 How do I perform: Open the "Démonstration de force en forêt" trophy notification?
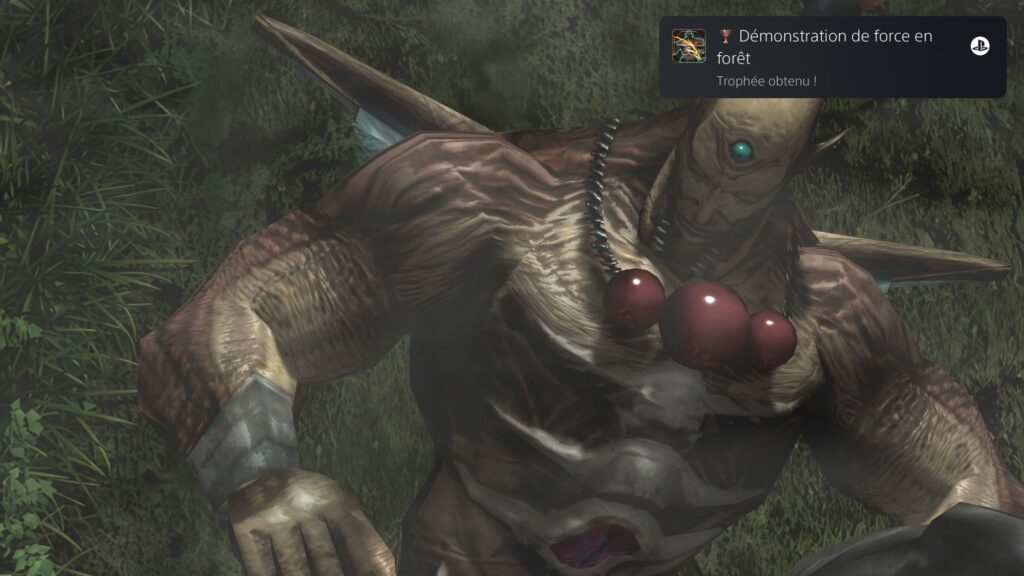click(830, 56)
